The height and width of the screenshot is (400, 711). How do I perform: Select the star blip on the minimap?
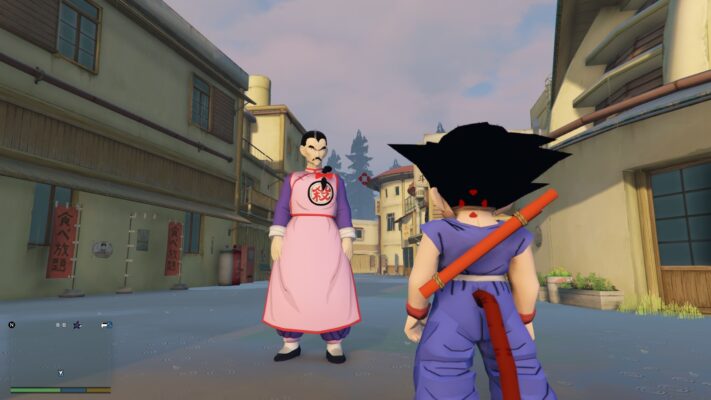coord(76,324)
